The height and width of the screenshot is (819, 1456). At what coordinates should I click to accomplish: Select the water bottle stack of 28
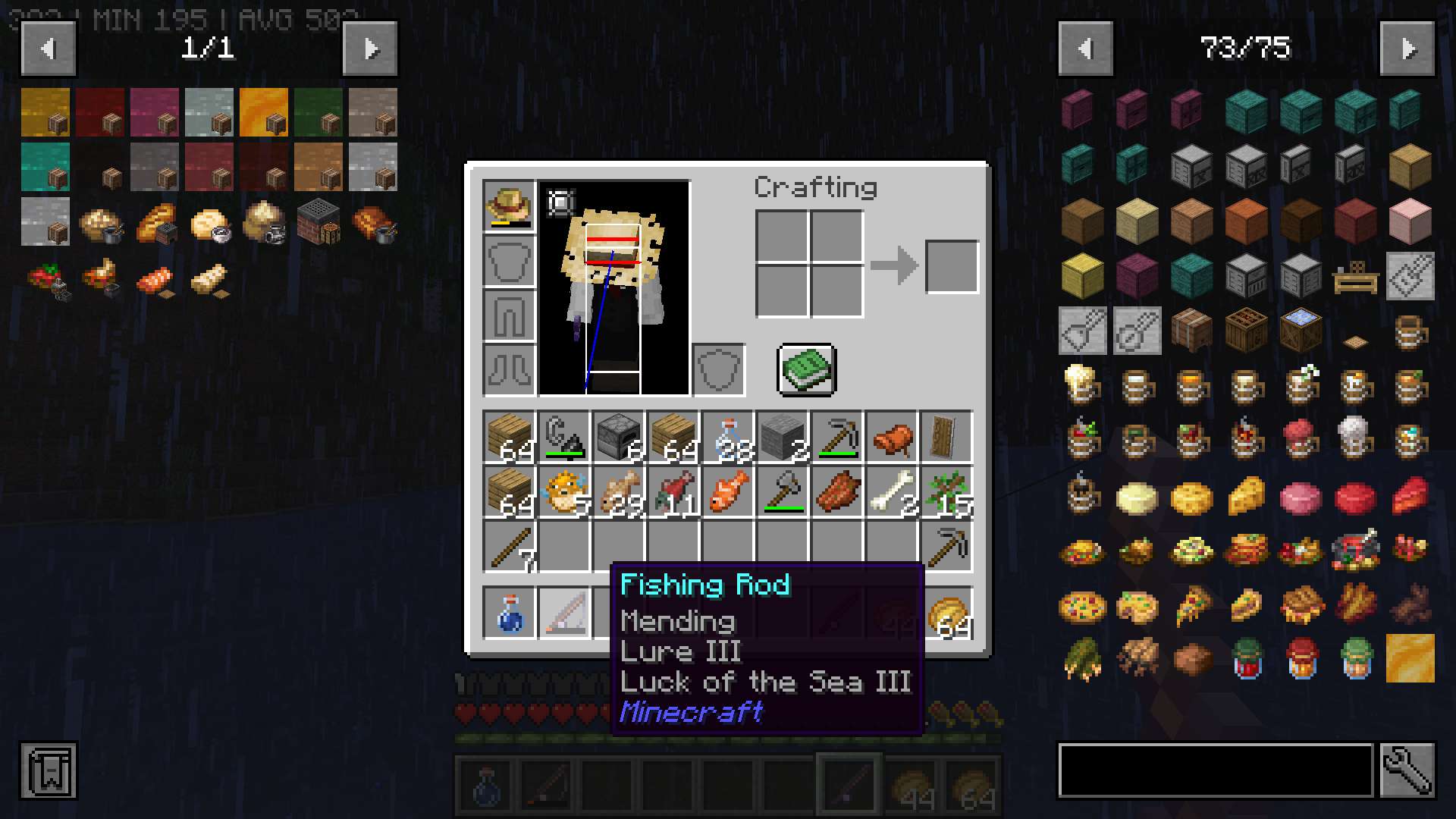pos(728,436)
